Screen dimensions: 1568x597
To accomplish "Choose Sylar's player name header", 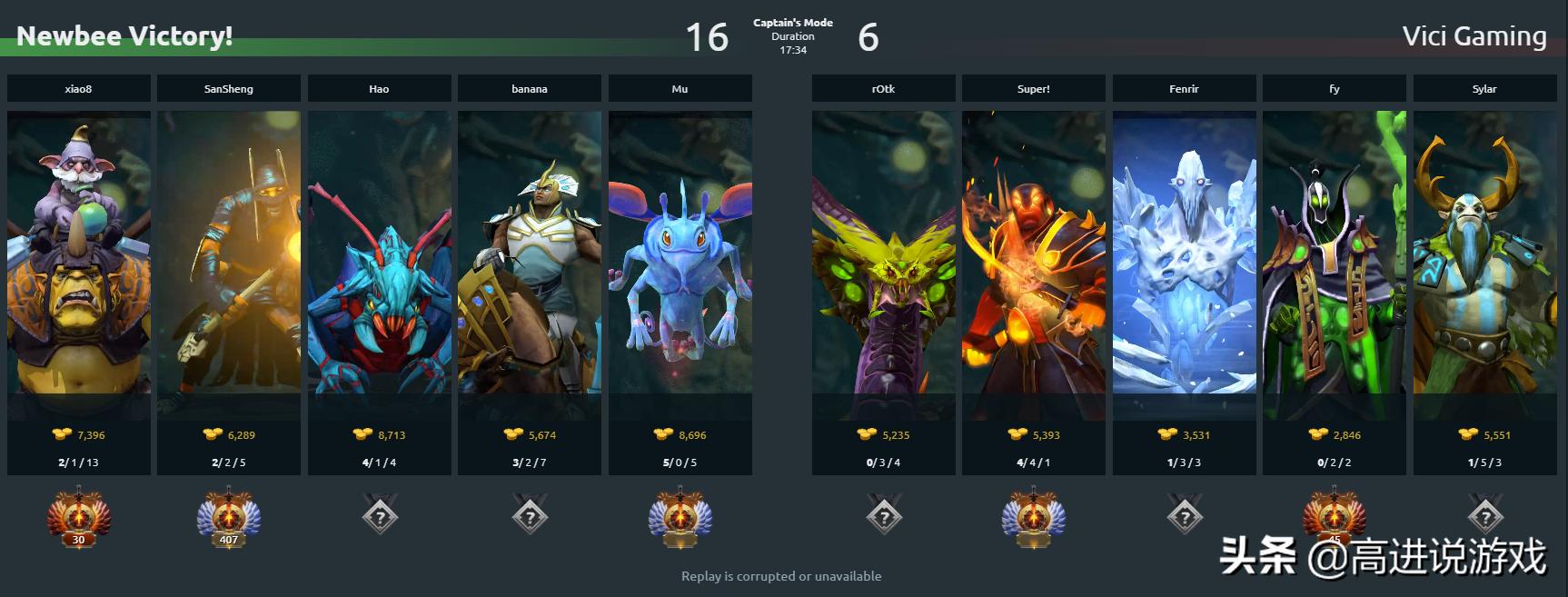I will [x=1484, y=89].
